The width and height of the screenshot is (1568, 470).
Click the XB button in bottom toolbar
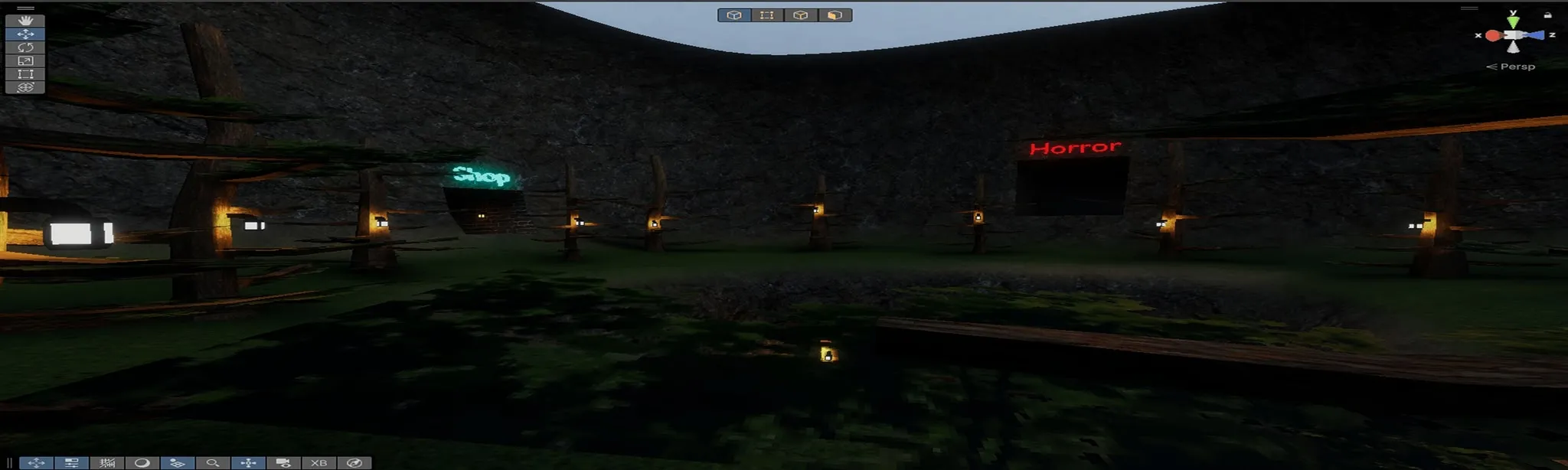[318, 463]
